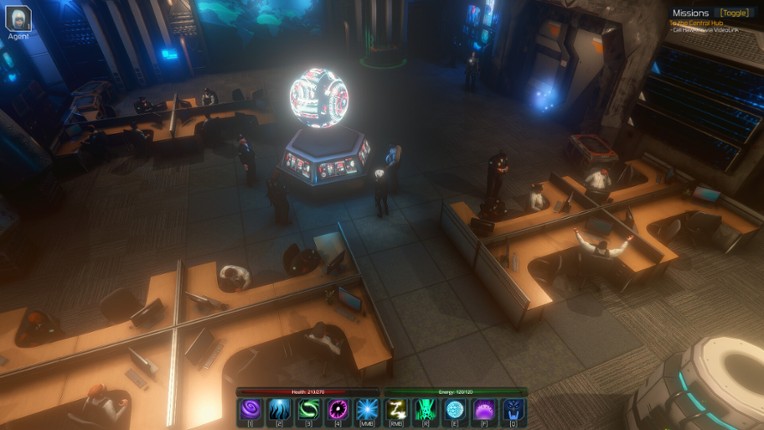764x430 pixels.
Task: Use the green spiked figure ability
Action: coord(426,409)
